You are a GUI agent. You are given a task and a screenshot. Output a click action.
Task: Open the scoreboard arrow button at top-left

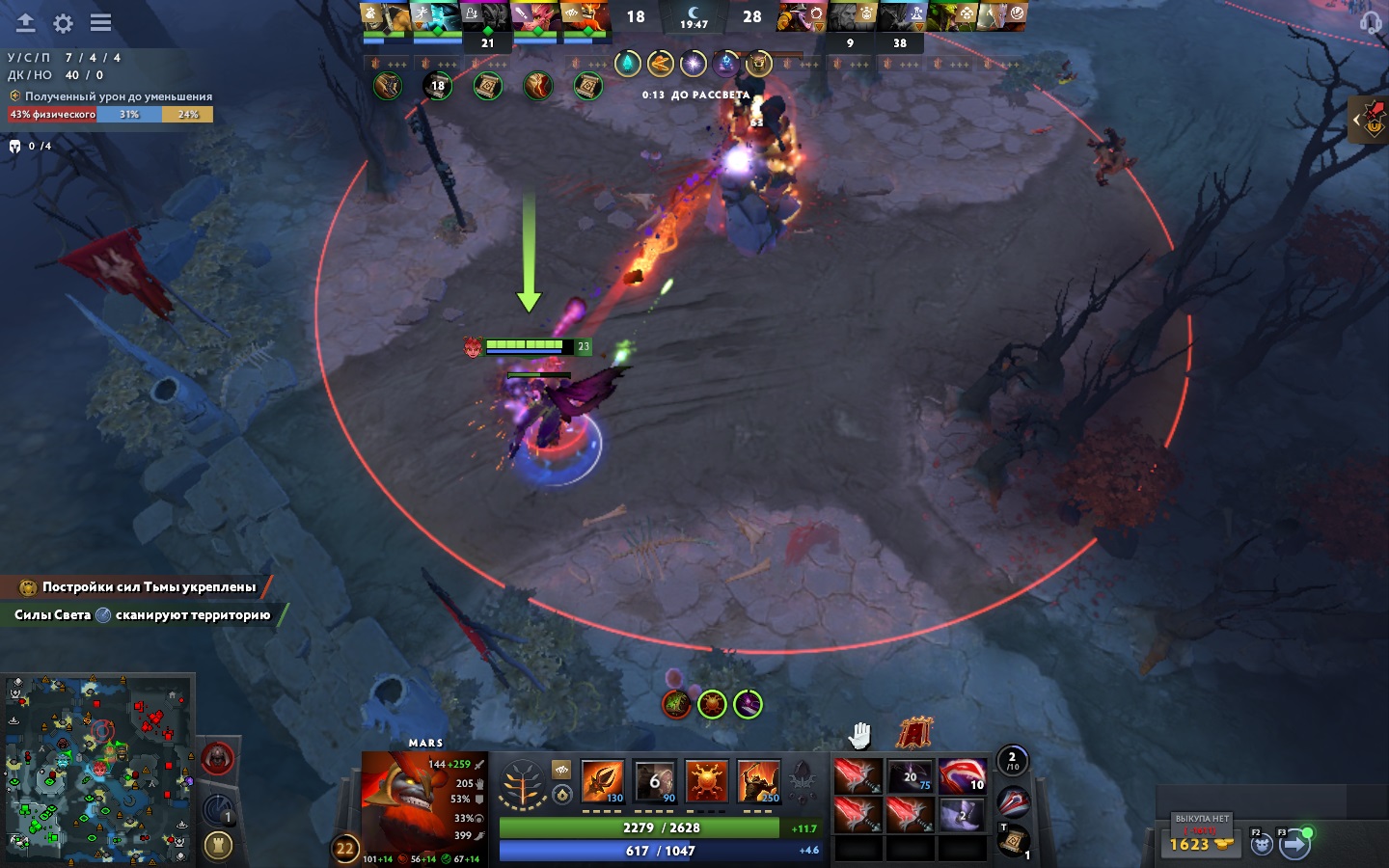pos(25,22)
